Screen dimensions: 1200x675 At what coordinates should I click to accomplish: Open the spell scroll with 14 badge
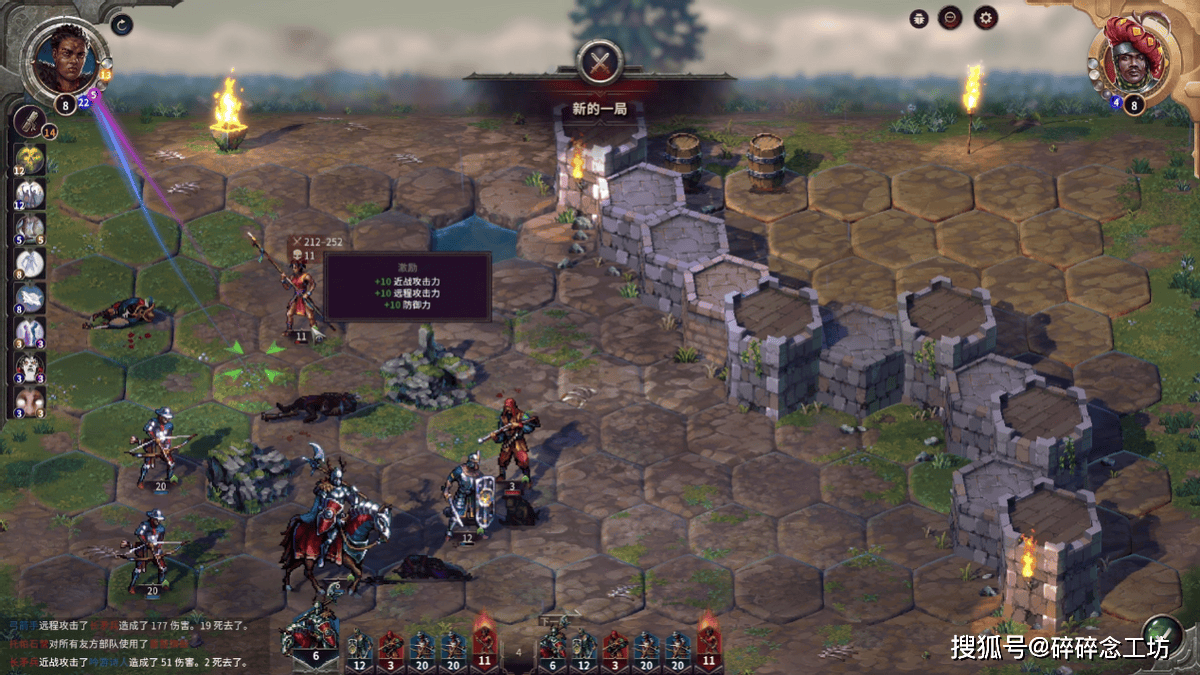point(28,121)
